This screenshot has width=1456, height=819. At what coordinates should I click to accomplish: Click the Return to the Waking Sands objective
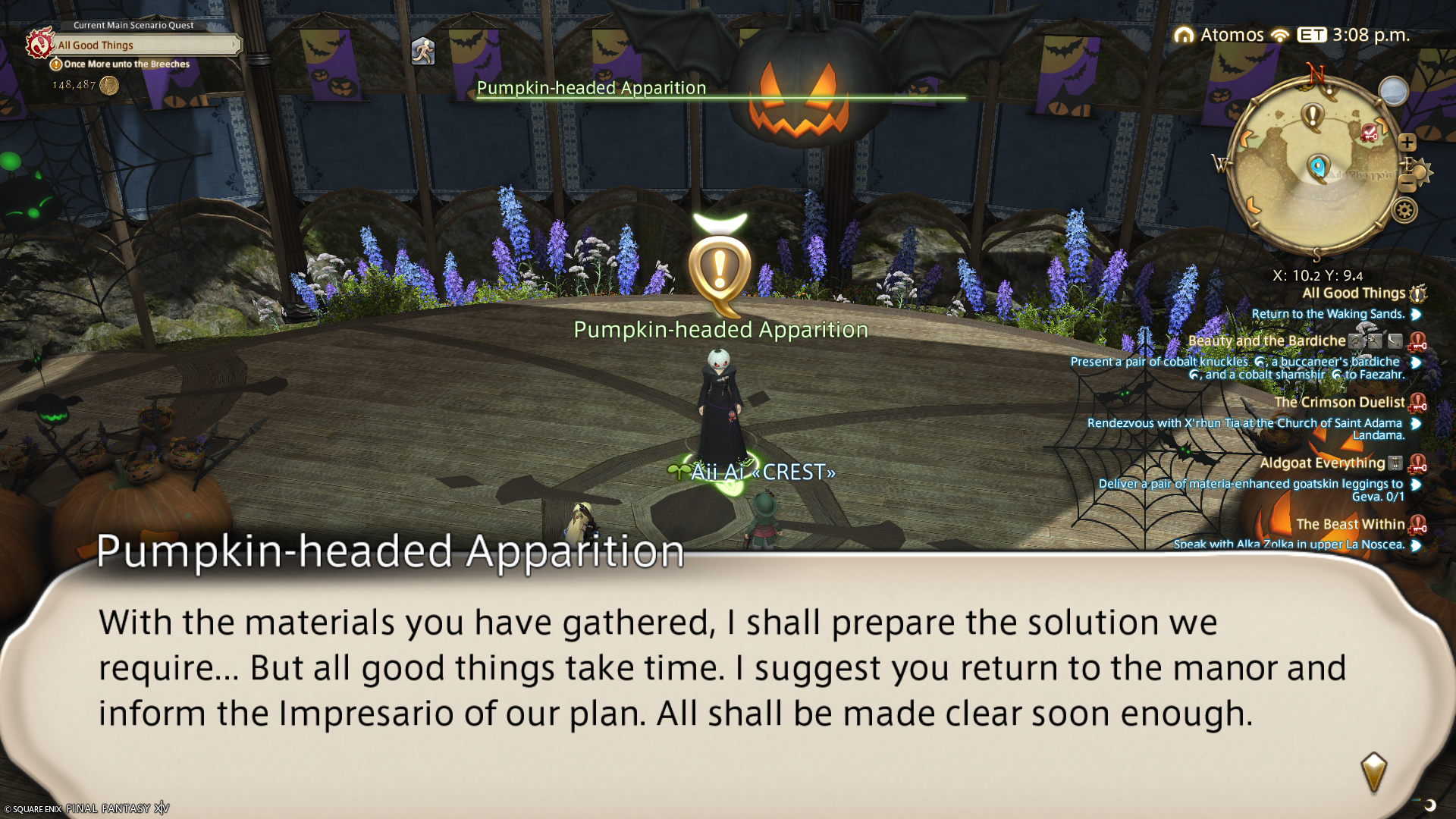tap(1328, 314)
